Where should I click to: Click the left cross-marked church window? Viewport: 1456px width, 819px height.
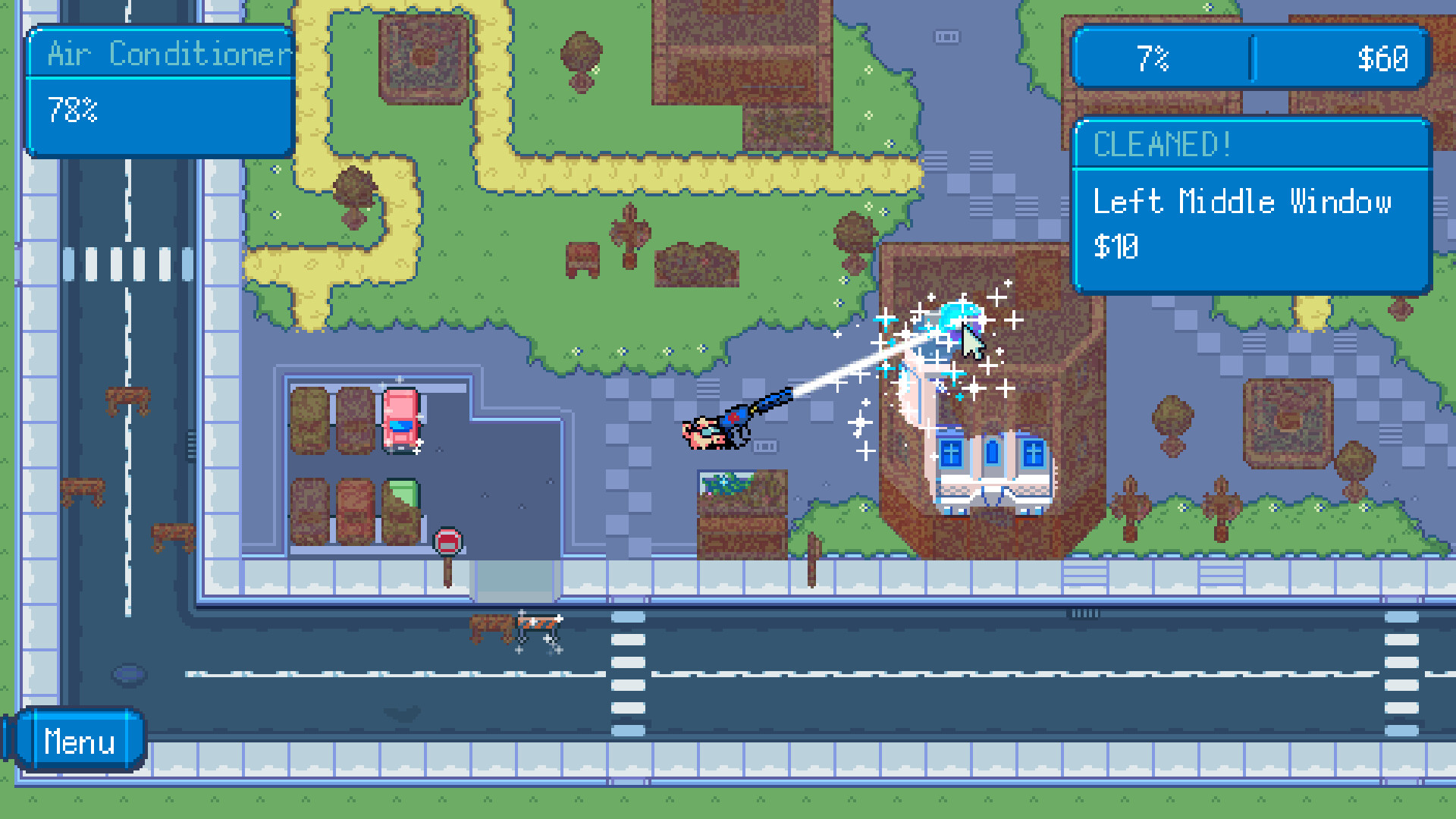pyautogui.click(x=950, y=451)
